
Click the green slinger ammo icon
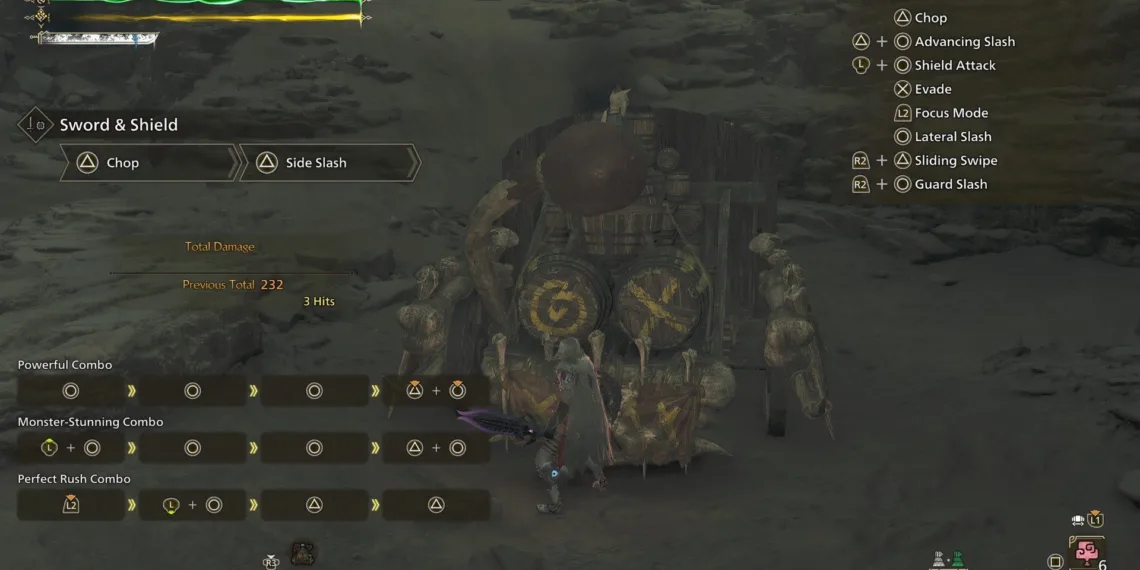tap(957, 560)
